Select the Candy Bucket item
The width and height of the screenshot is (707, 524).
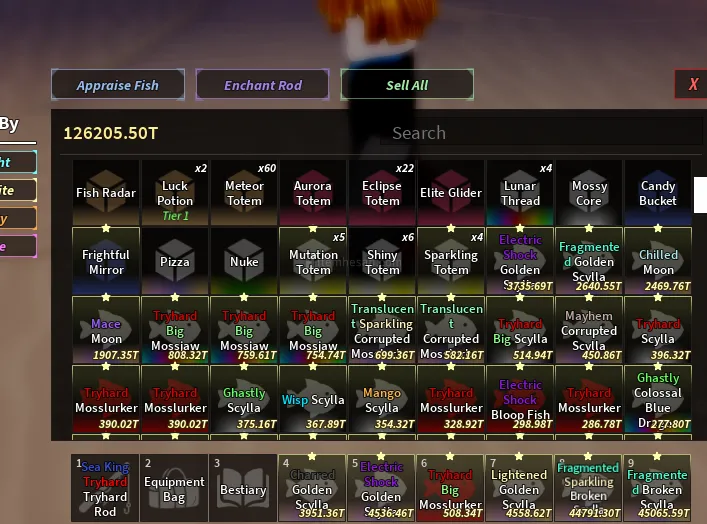(658, 193)
